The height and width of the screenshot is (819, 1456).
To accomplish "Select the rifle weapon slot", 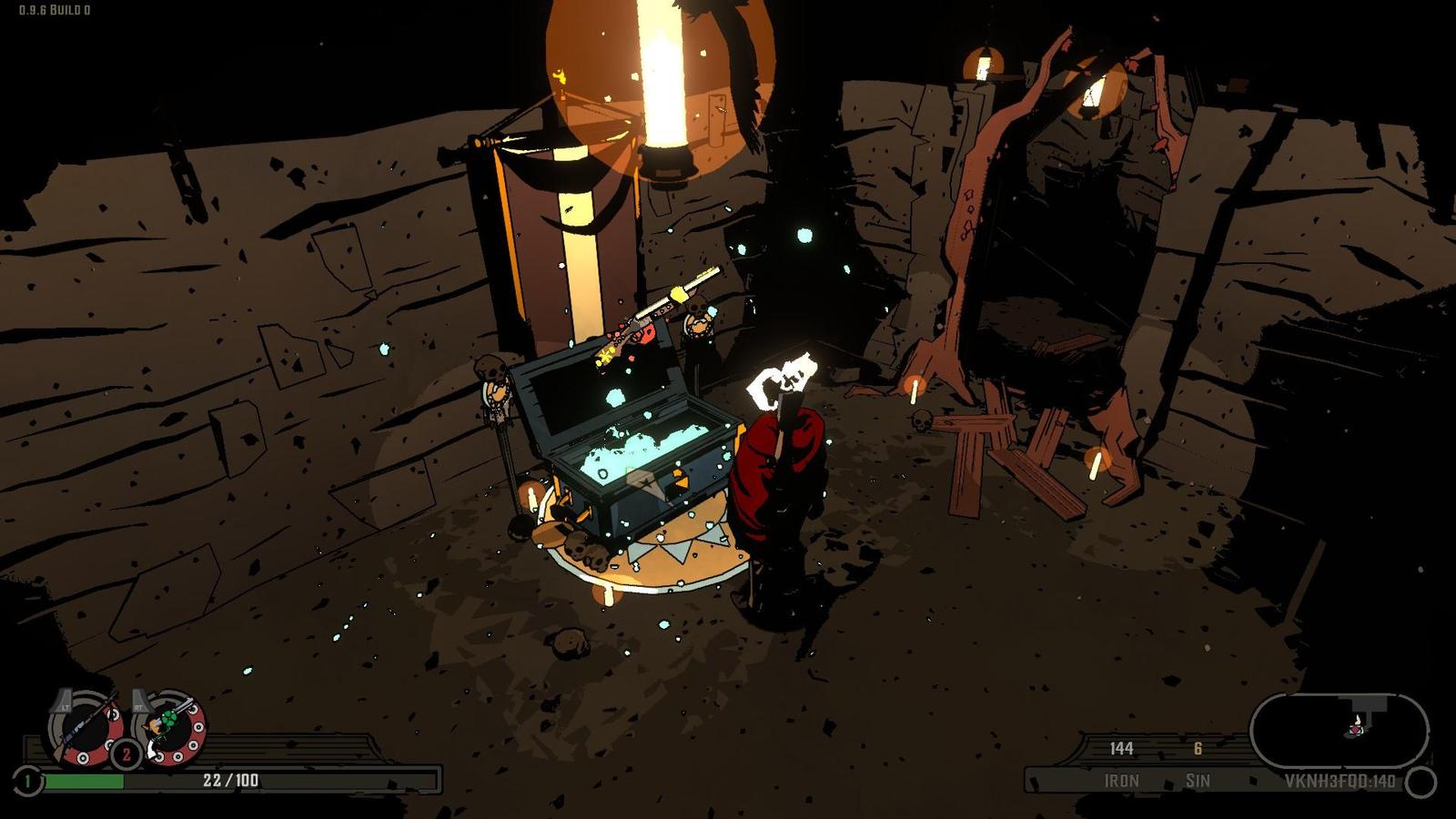I will 86,726.
